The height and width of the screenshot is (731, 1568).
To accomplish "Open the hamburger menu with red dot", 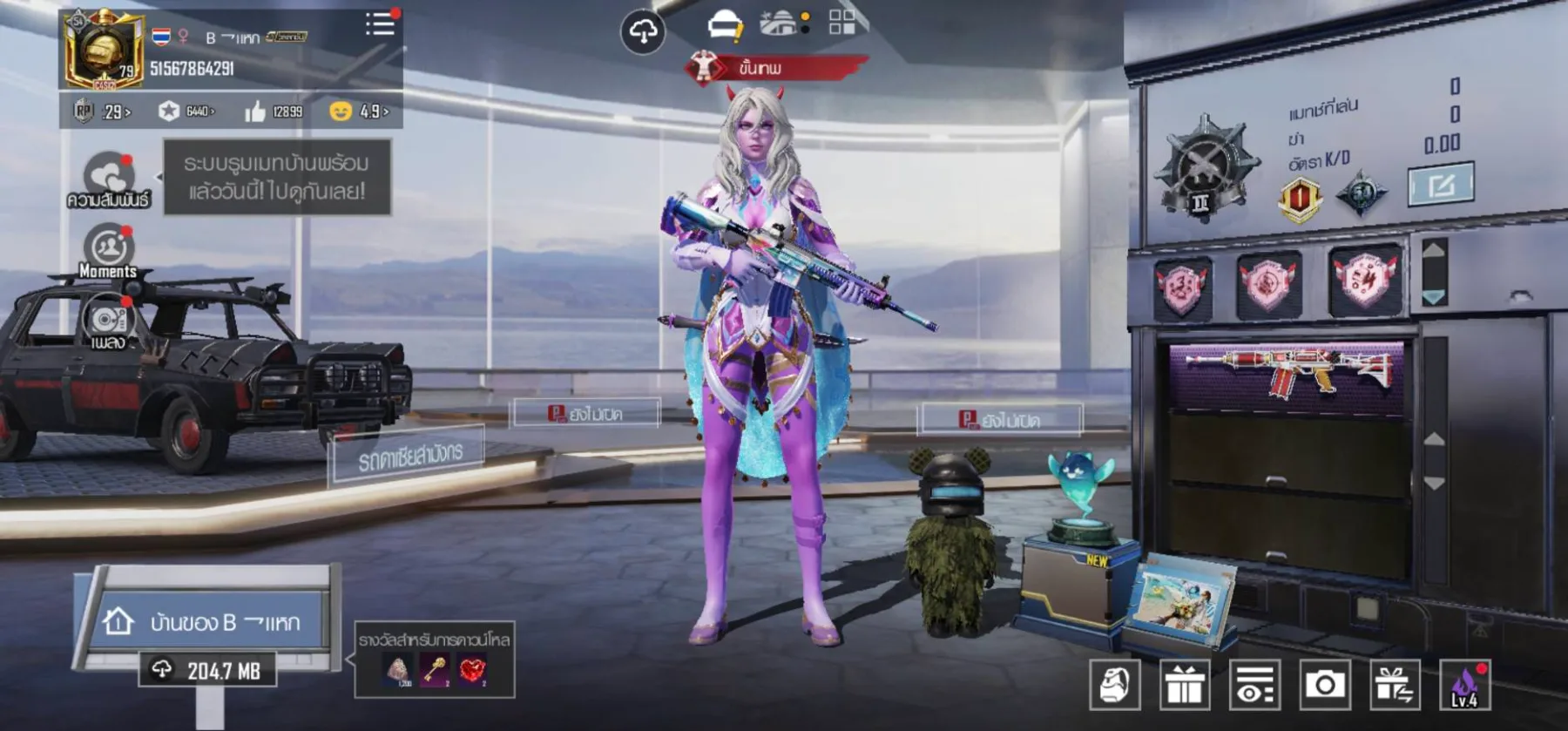I will (x=380, y=24).
